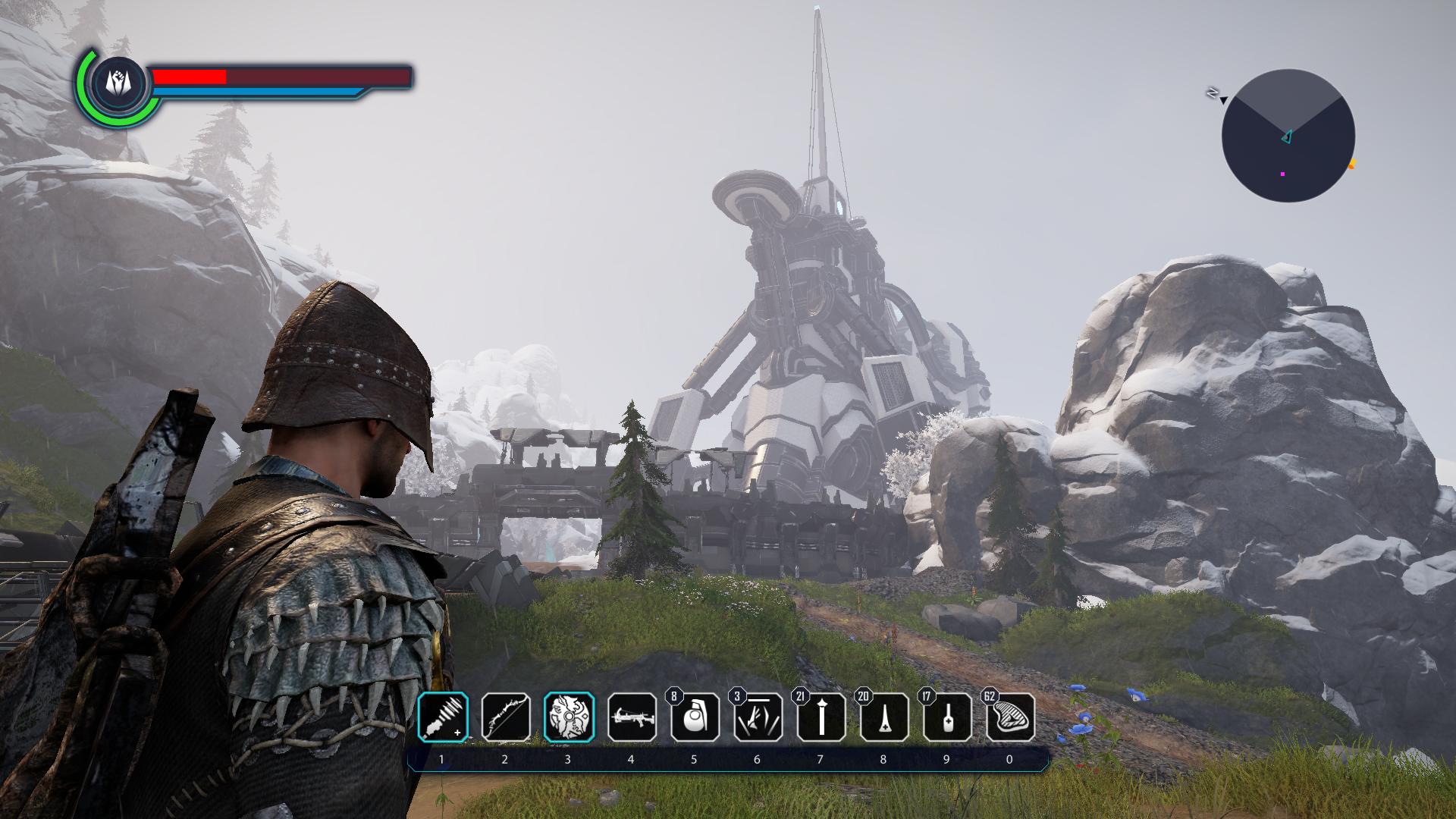Use the herb plant item slot
Viewport: 1456px width, 819px height.
click(758, 717)
